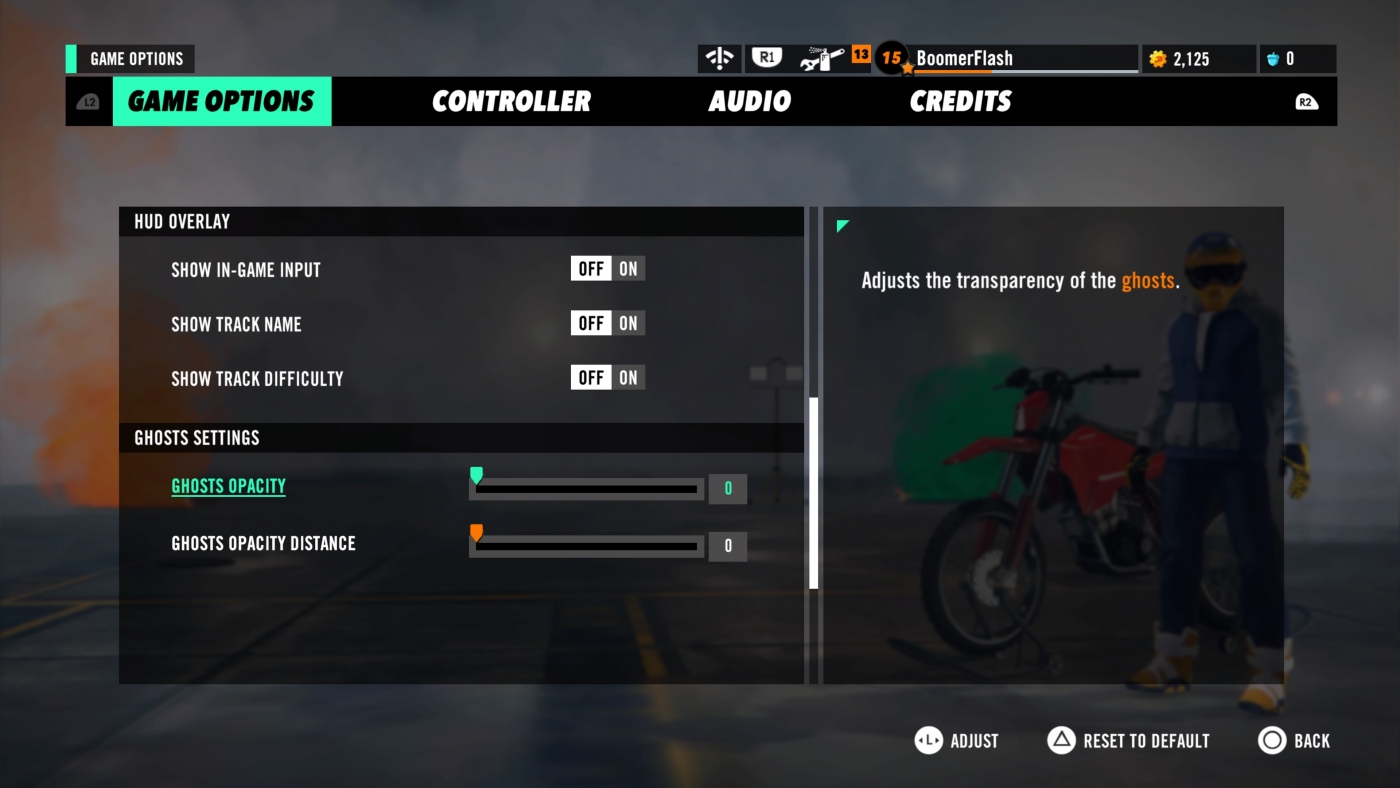
Task: Turn on Show In-Game Input
Action: tap(630, 268)
